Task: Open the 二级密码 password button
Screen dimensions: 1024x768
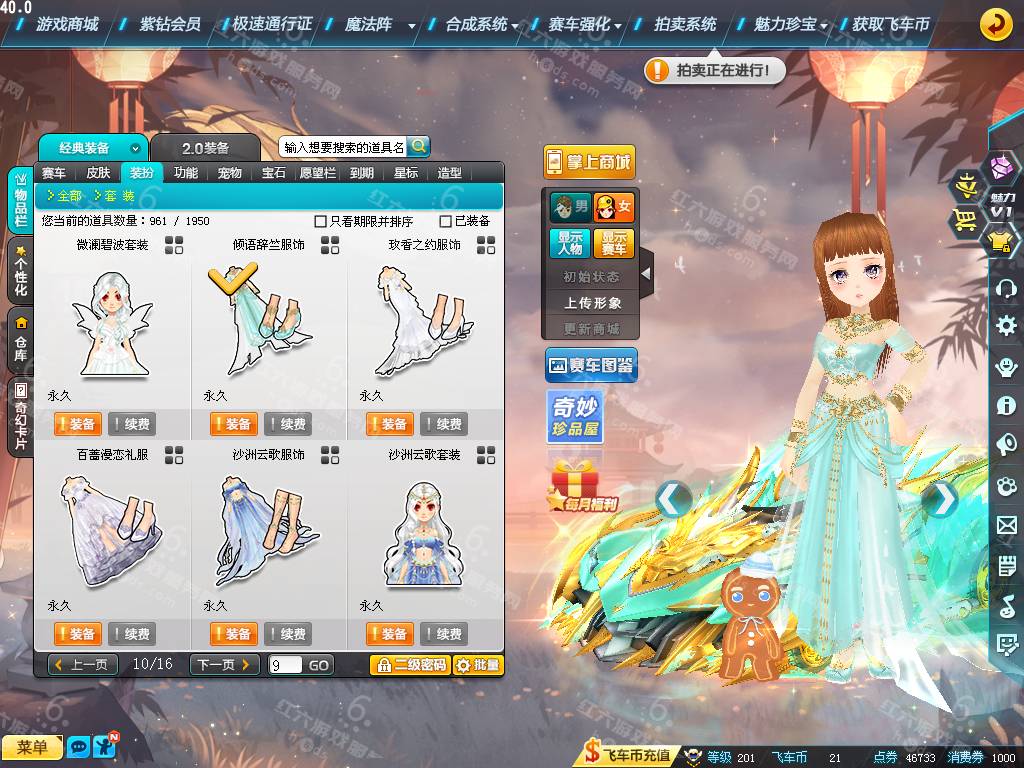Action: point(409,665)
